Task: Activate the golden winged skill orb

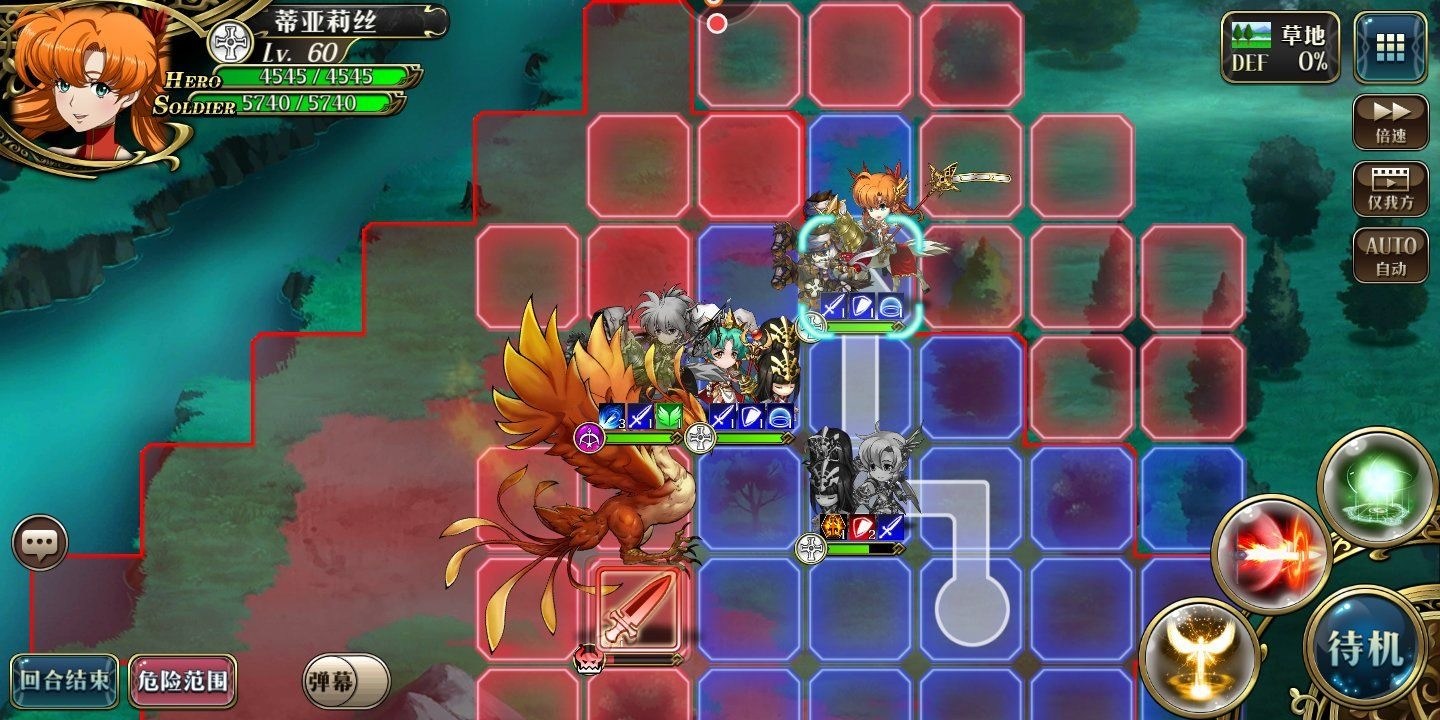Action: tap(1198, 656)
